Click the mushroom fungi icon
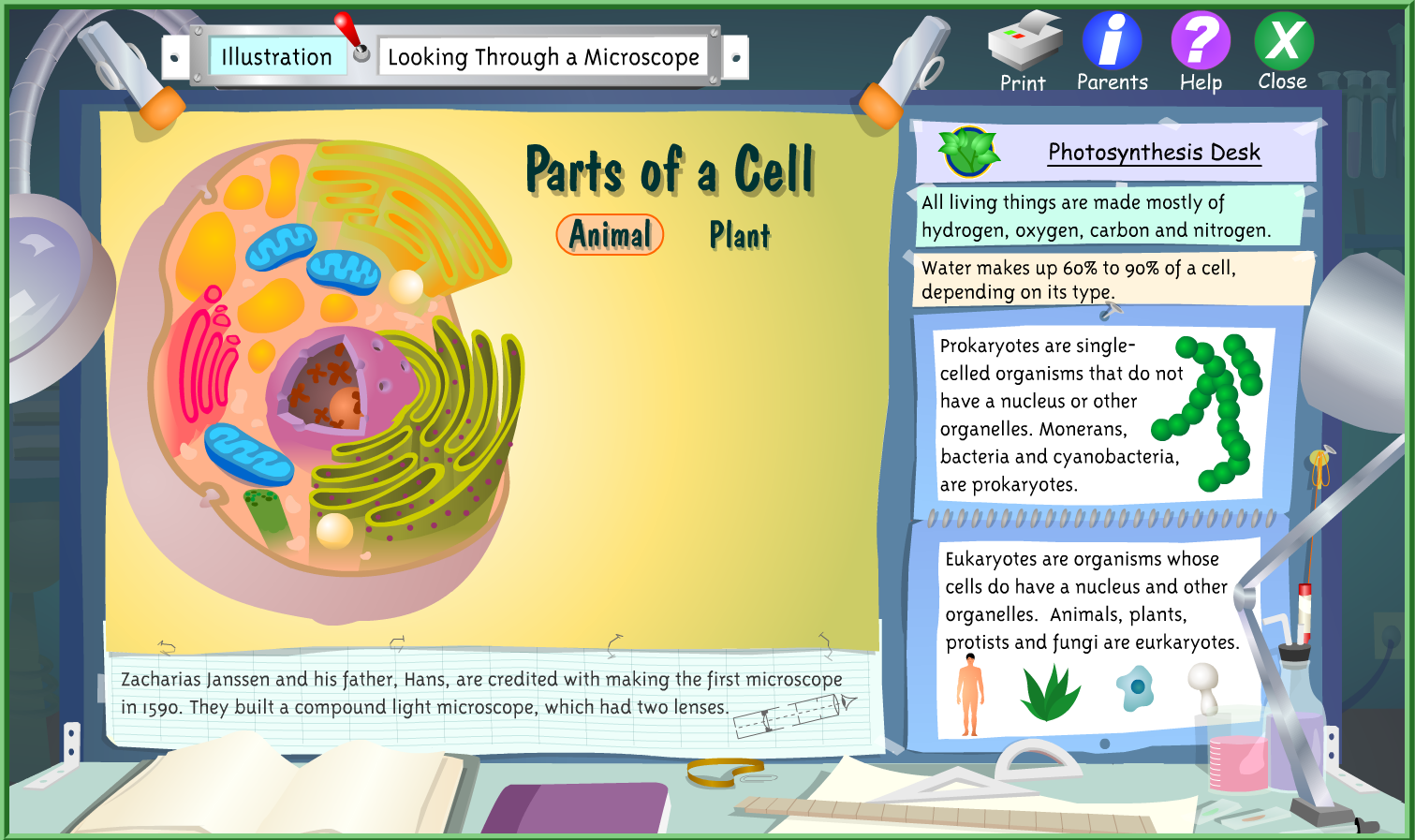The image size is (1415, 840). pos(1203,690)
